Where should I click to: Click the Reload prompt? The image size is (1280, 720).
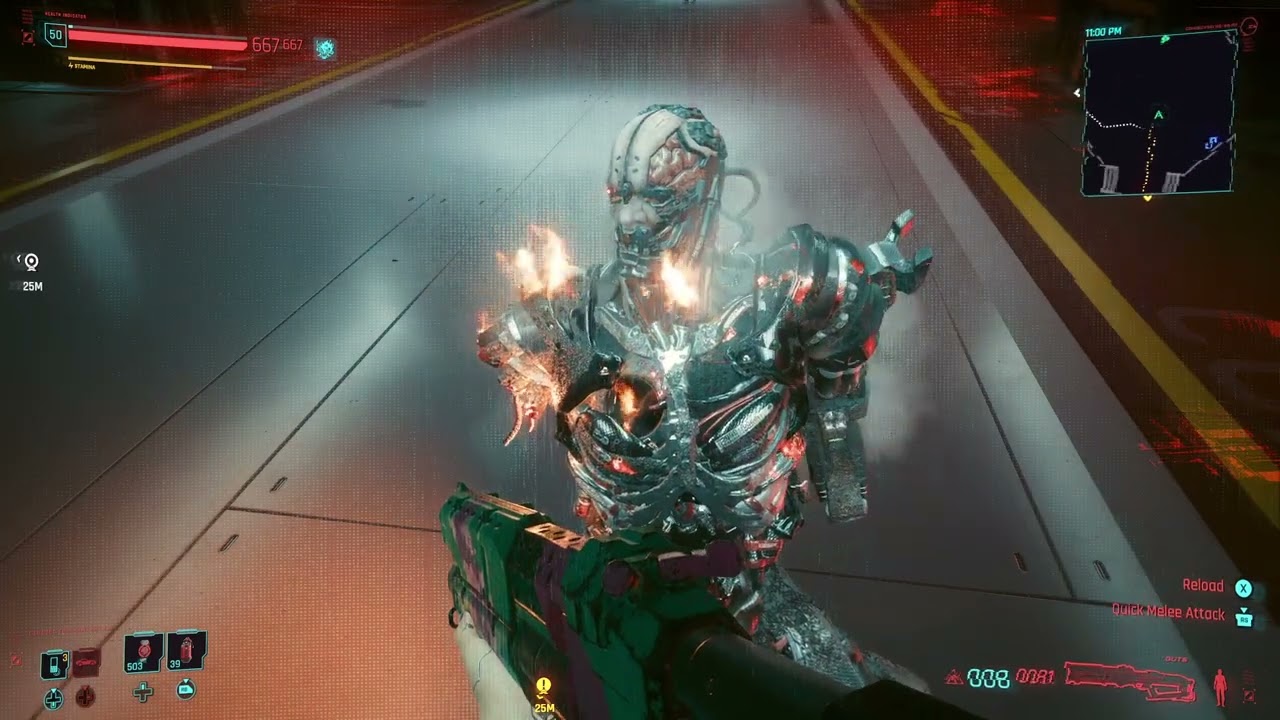1205,584
